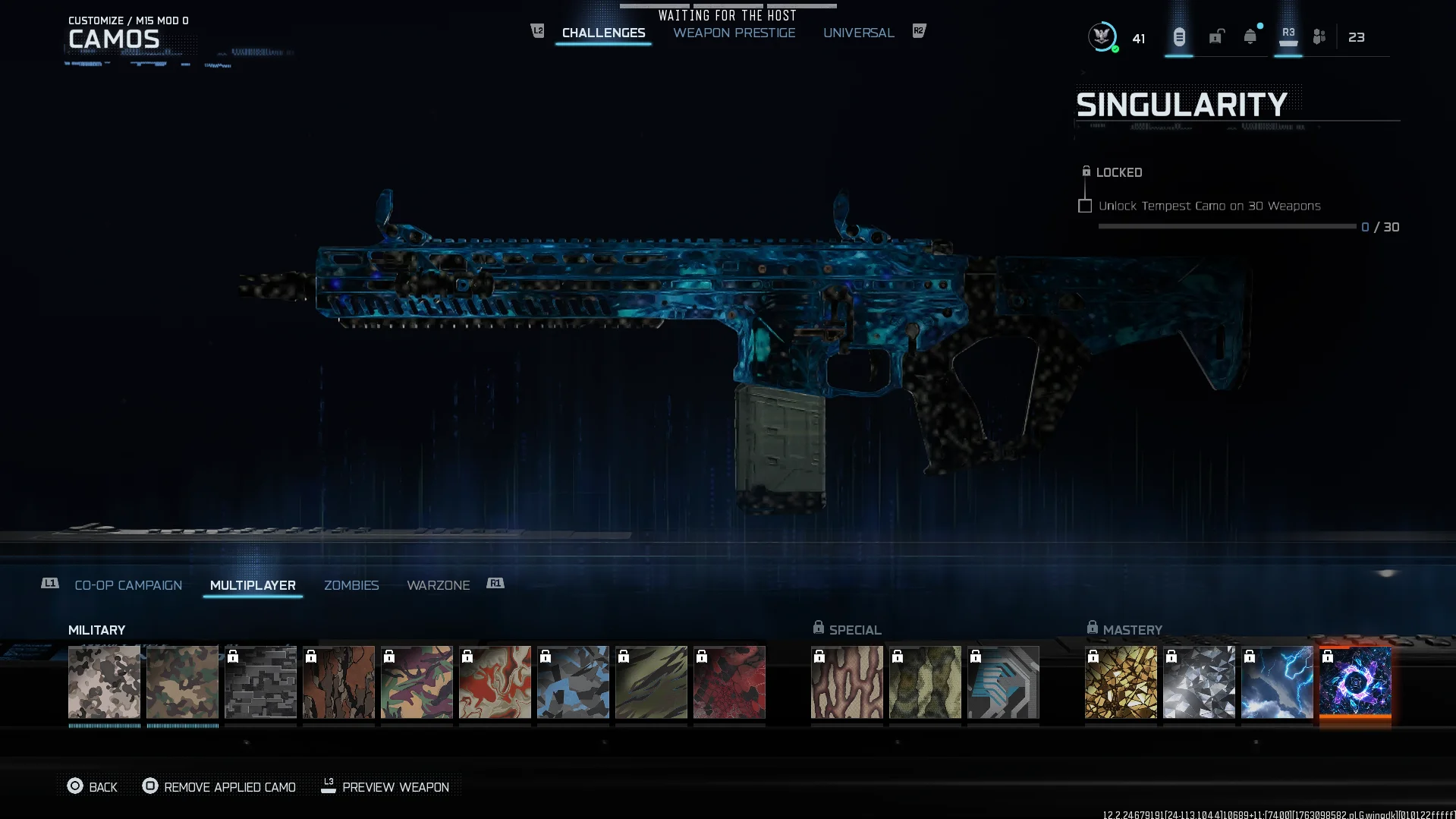
Task: Pick the locked dark red camo
Action: [730, 682]
